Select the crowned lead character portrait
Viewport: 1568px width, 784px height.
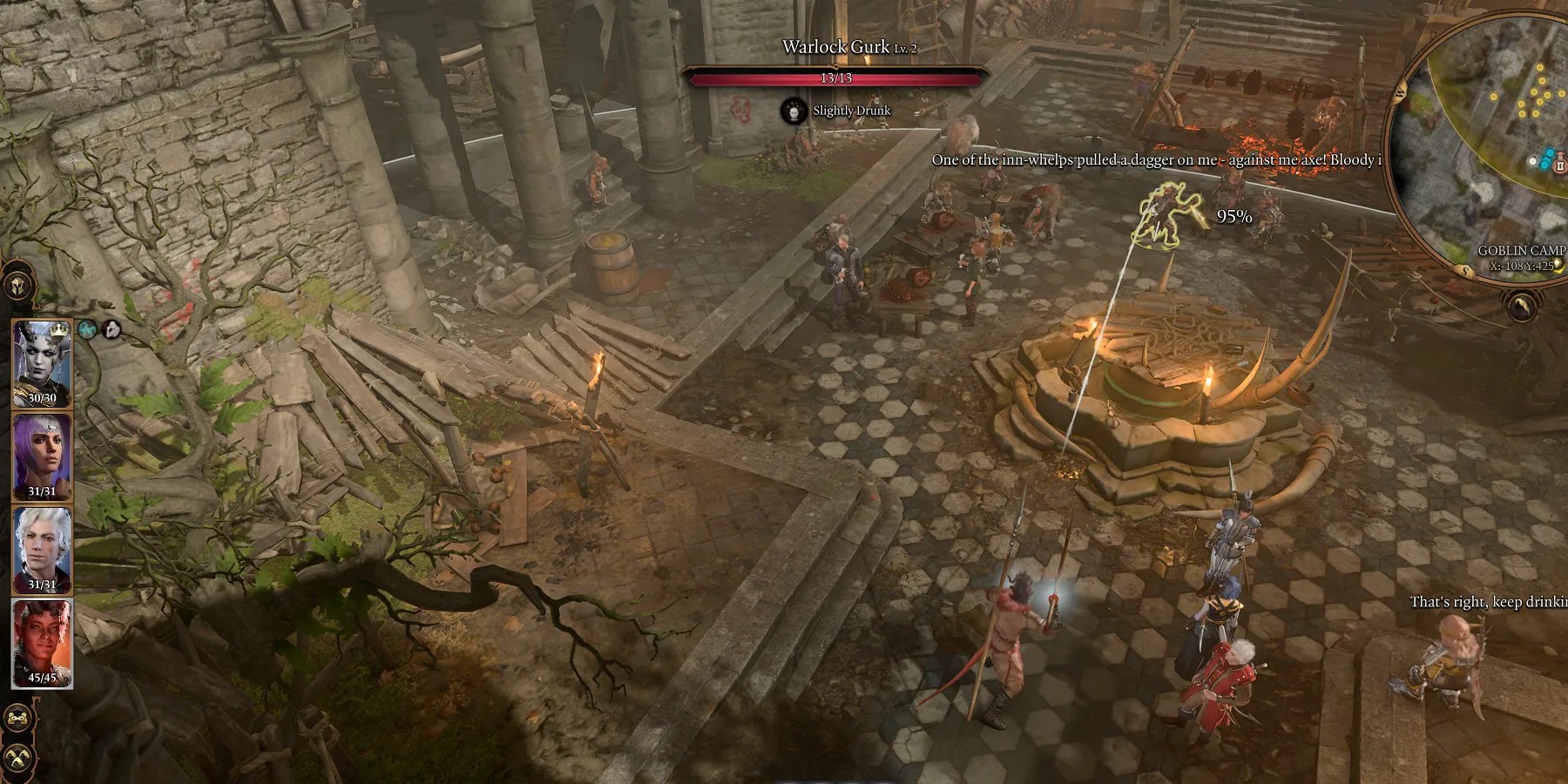[x=41, y=363]
